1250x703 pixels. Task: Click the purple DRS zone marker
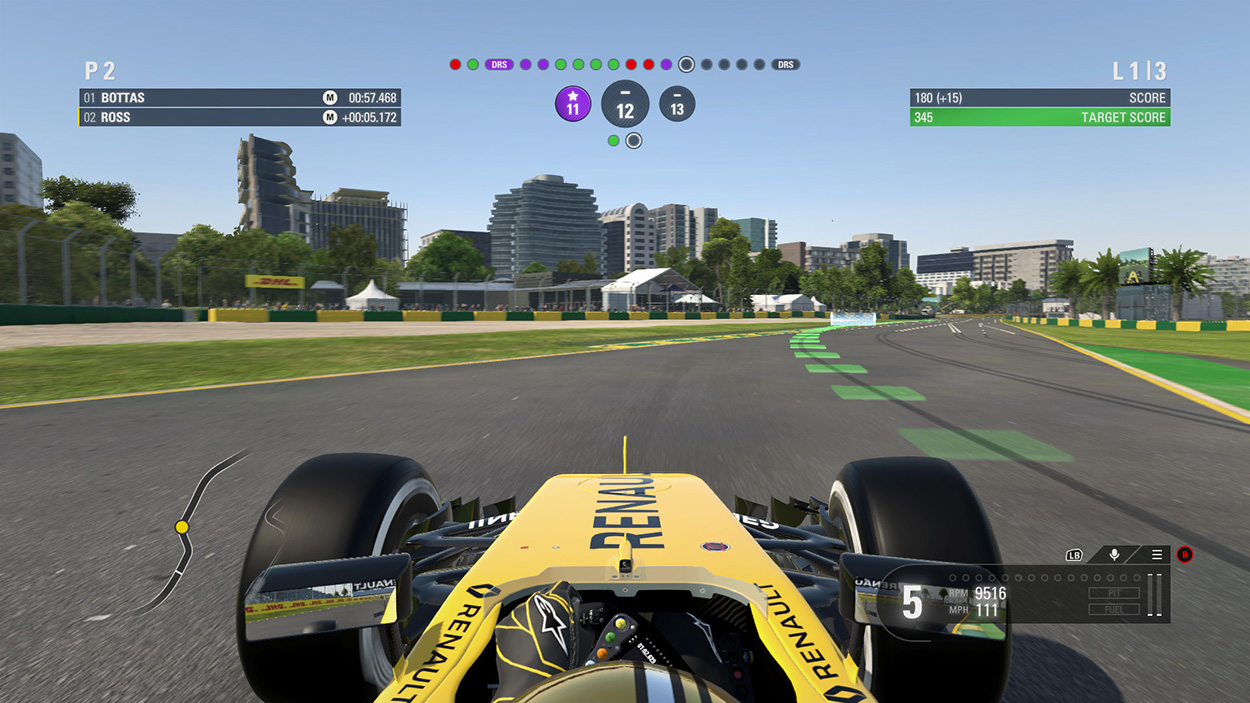pos(499,65)
